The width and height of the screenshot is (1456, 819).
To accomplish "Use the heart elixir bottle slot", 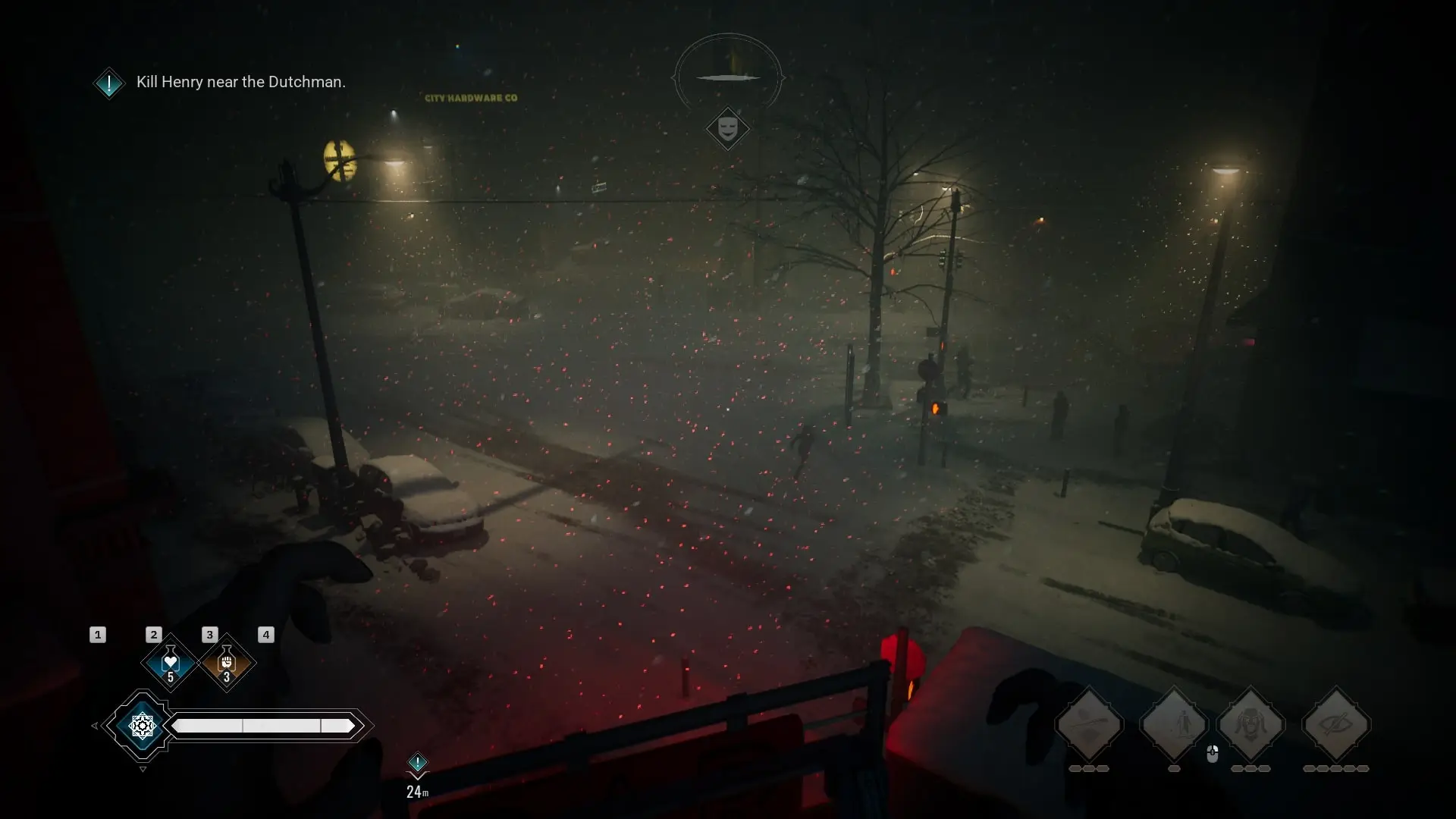I will pyautogui.click(x=170, y=663).
